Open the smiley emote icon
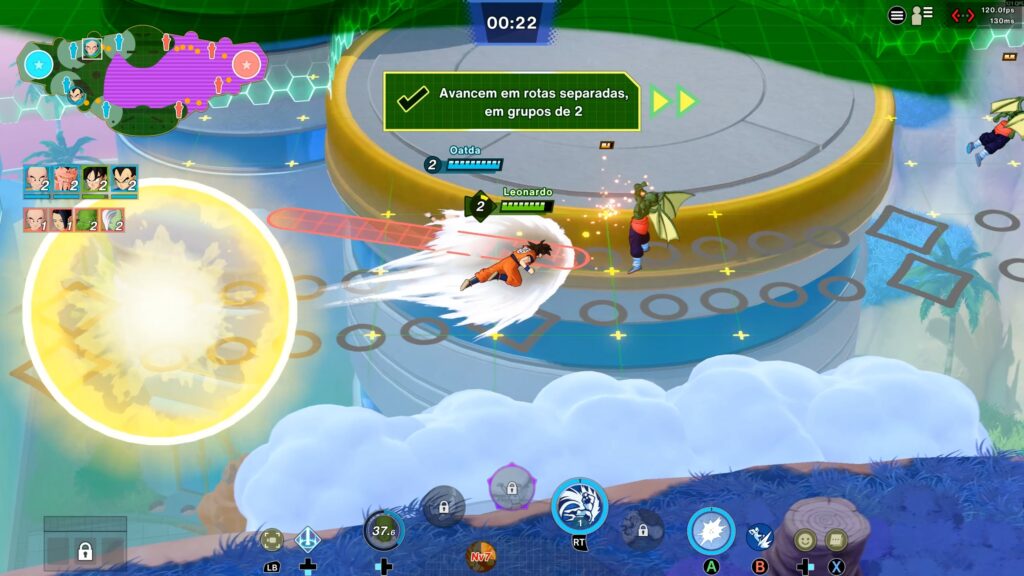The image size is (1024, 576). [x=805, y=540]
